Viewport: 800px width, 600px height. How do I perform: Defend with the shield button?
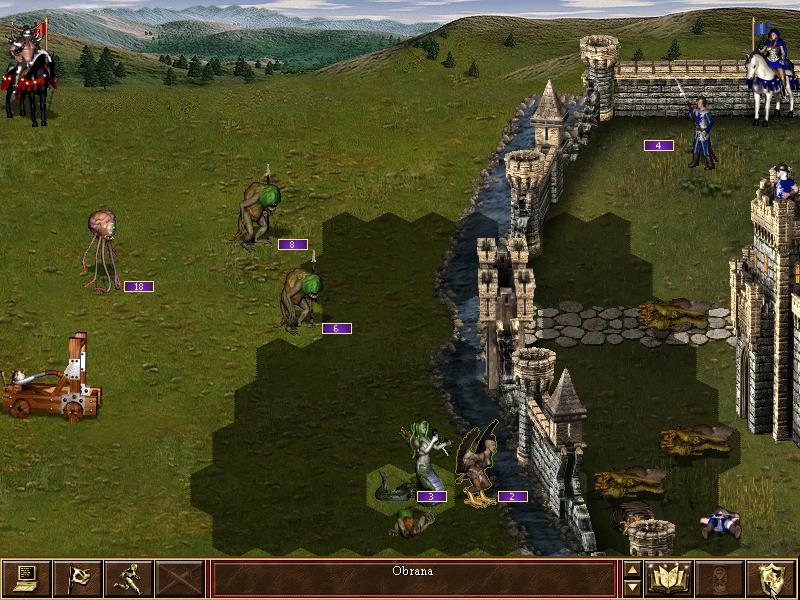click(x=772, y=578)
